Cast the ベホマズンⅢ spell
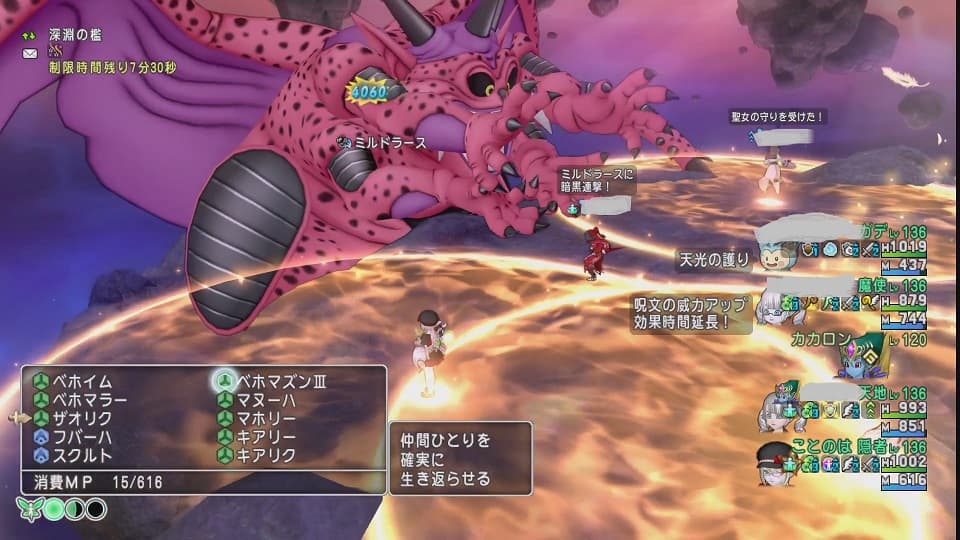Screen dimensions: 960x540 tap(280, 382)
